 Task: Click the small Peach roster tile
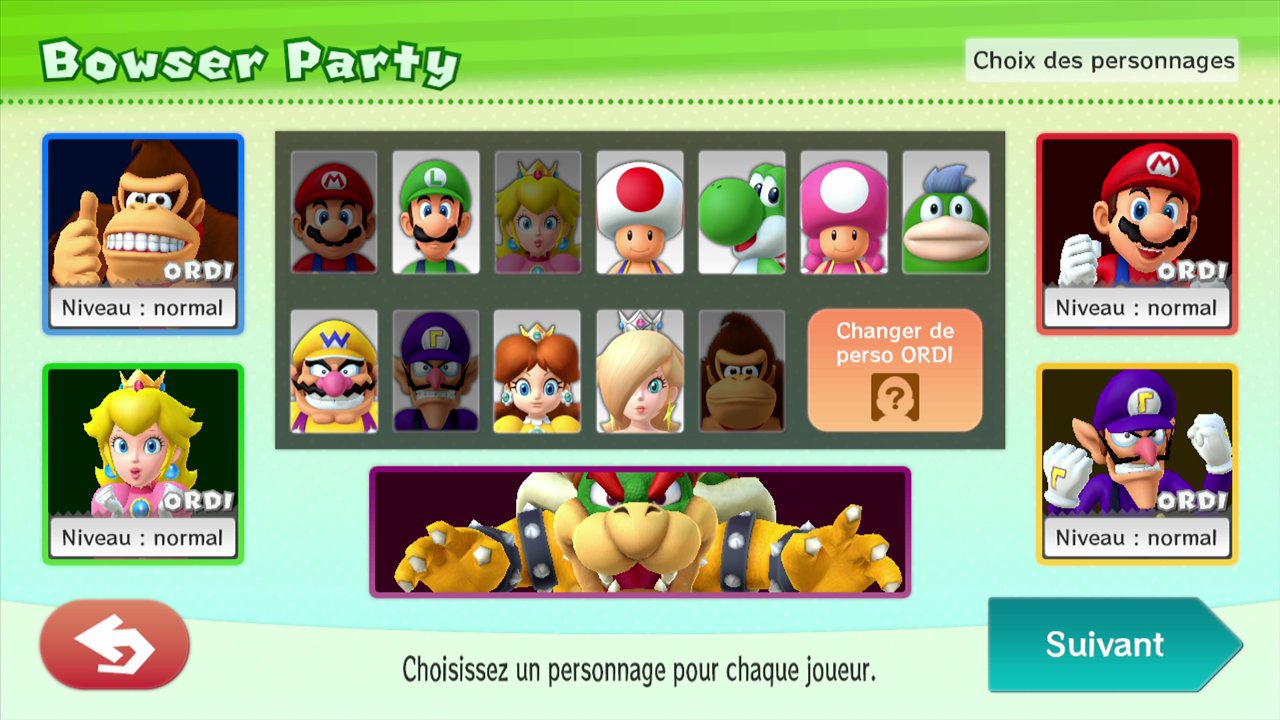point(538,212)
